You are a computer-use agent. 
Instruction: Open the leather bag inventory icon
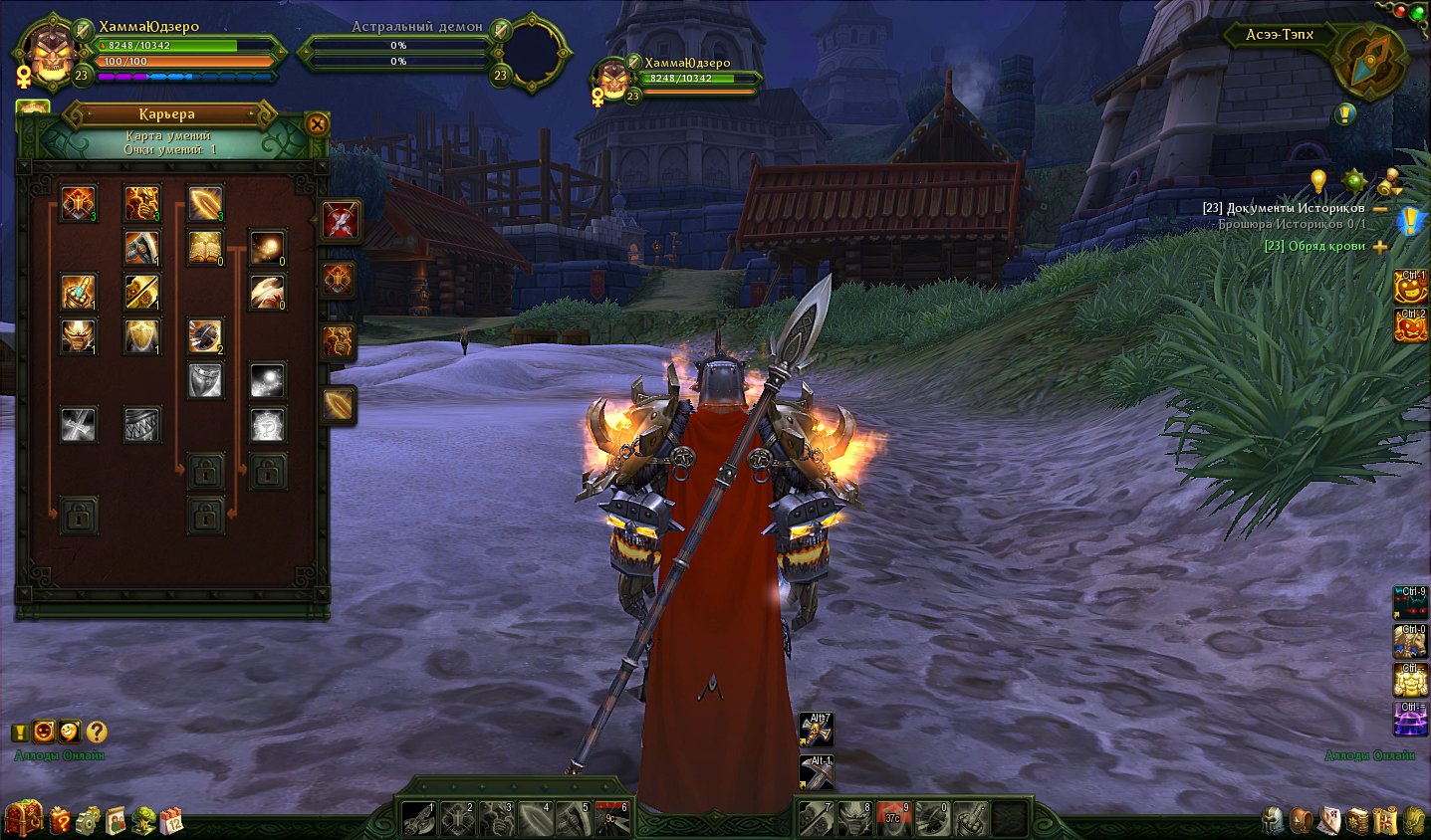(x=1301, y=820)
